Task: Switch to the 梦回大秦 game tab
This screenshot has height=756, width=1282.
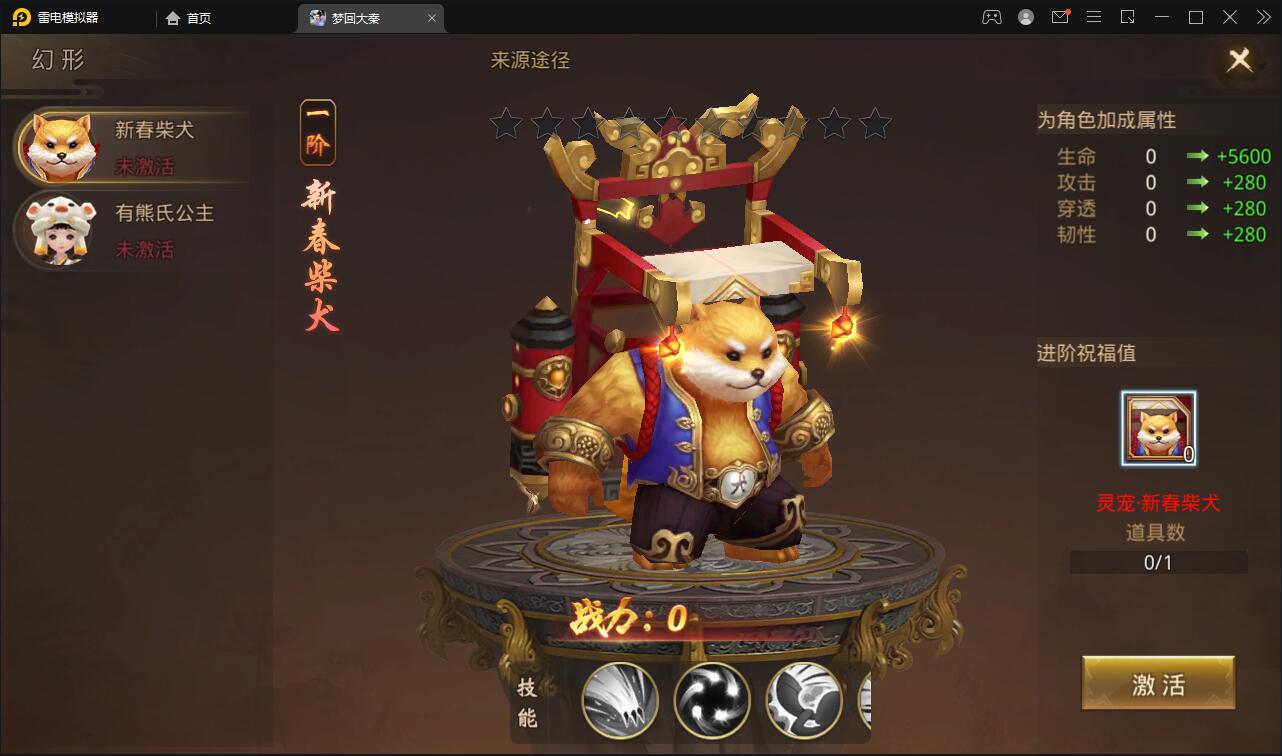Action: 360,18
